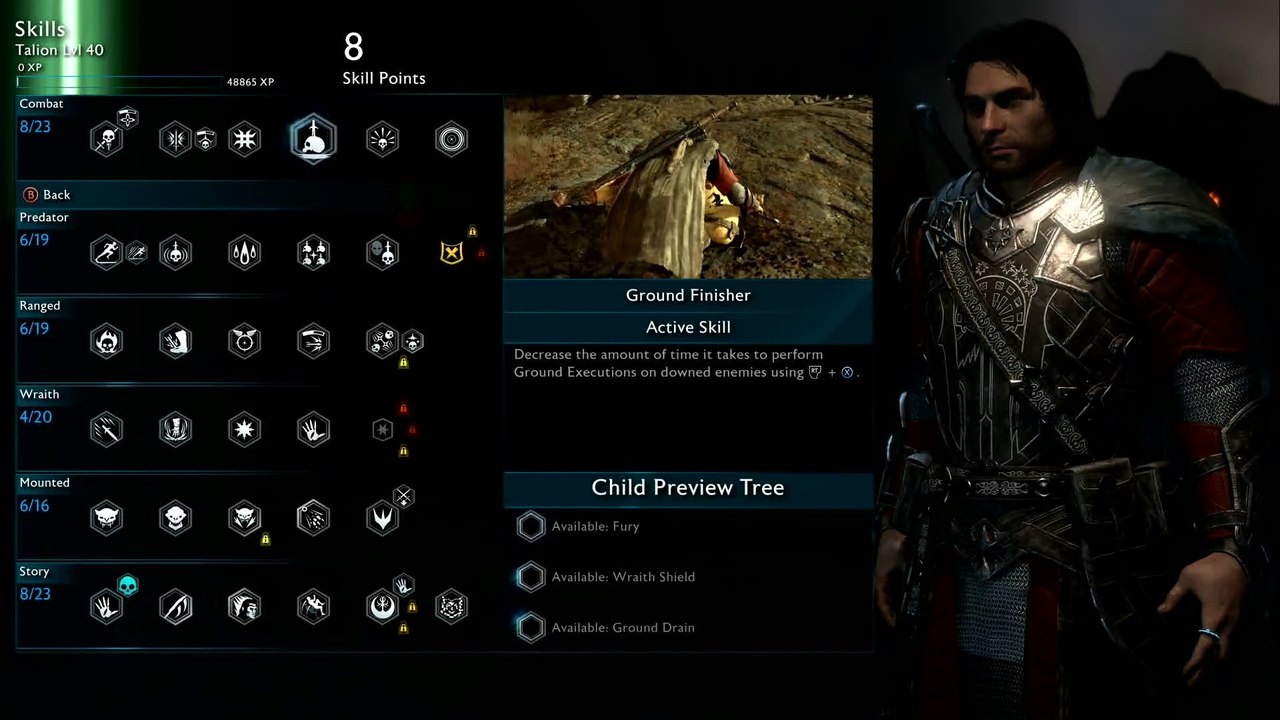
Task: Select the beast face Story skill
Action: (x=451, y=607)
